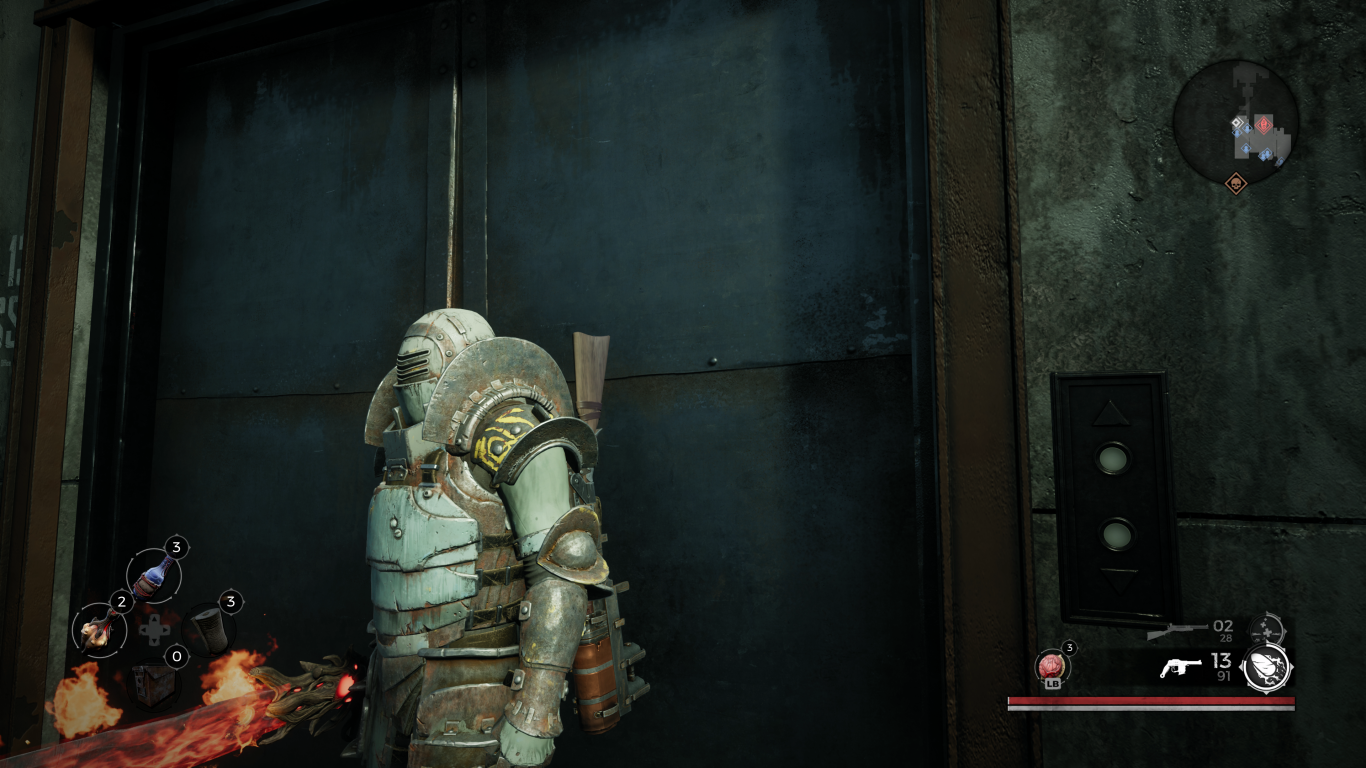
Task: Click the red health bar
Action: pos(1150,702)
